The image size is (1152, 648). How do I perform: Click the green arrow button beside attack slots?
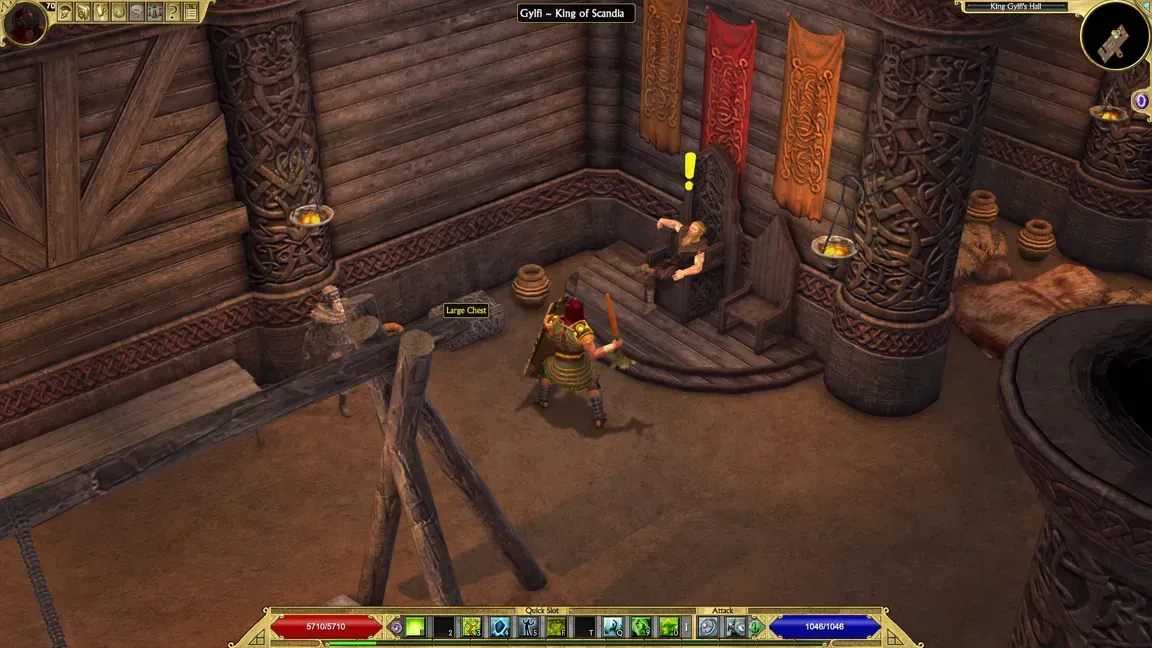point(756,627)
